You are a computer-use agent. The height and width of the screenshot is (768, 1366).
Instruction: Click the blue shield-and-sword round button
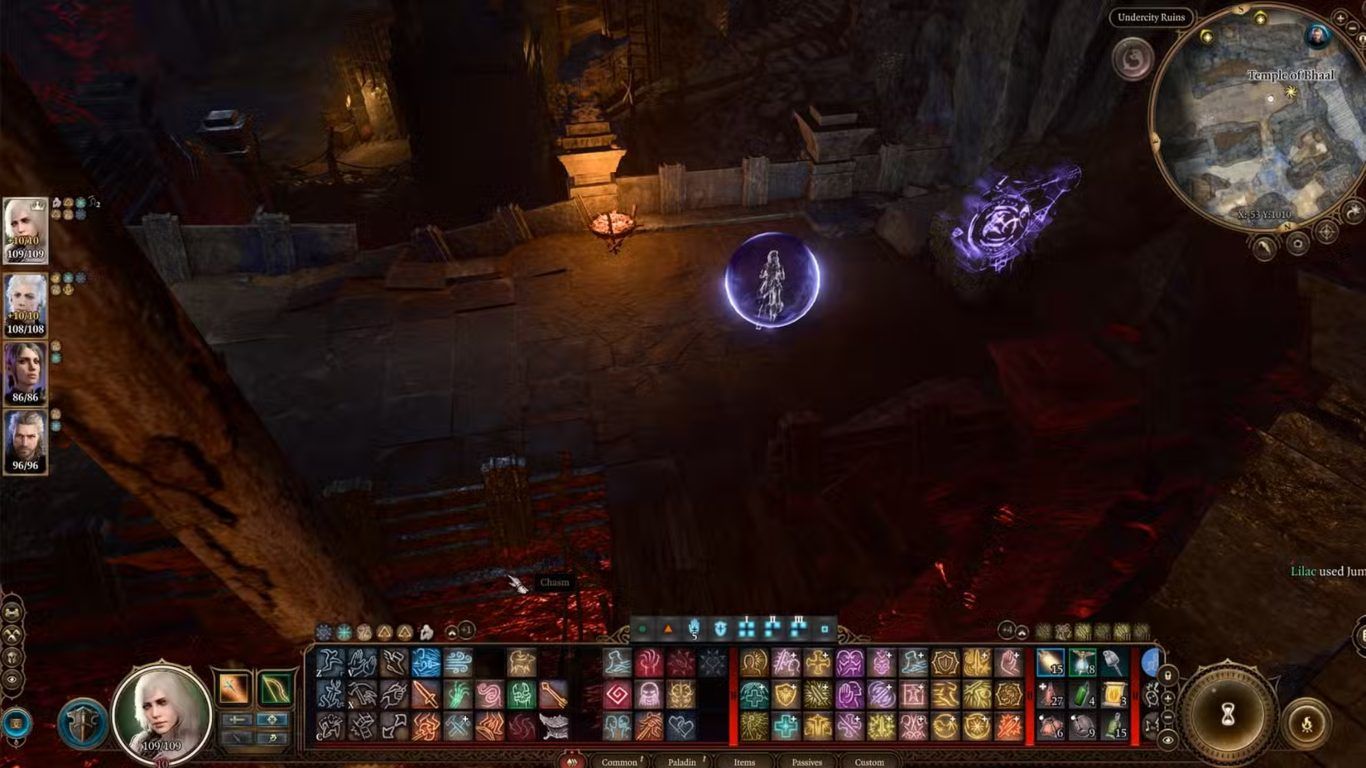coord(81,722)
